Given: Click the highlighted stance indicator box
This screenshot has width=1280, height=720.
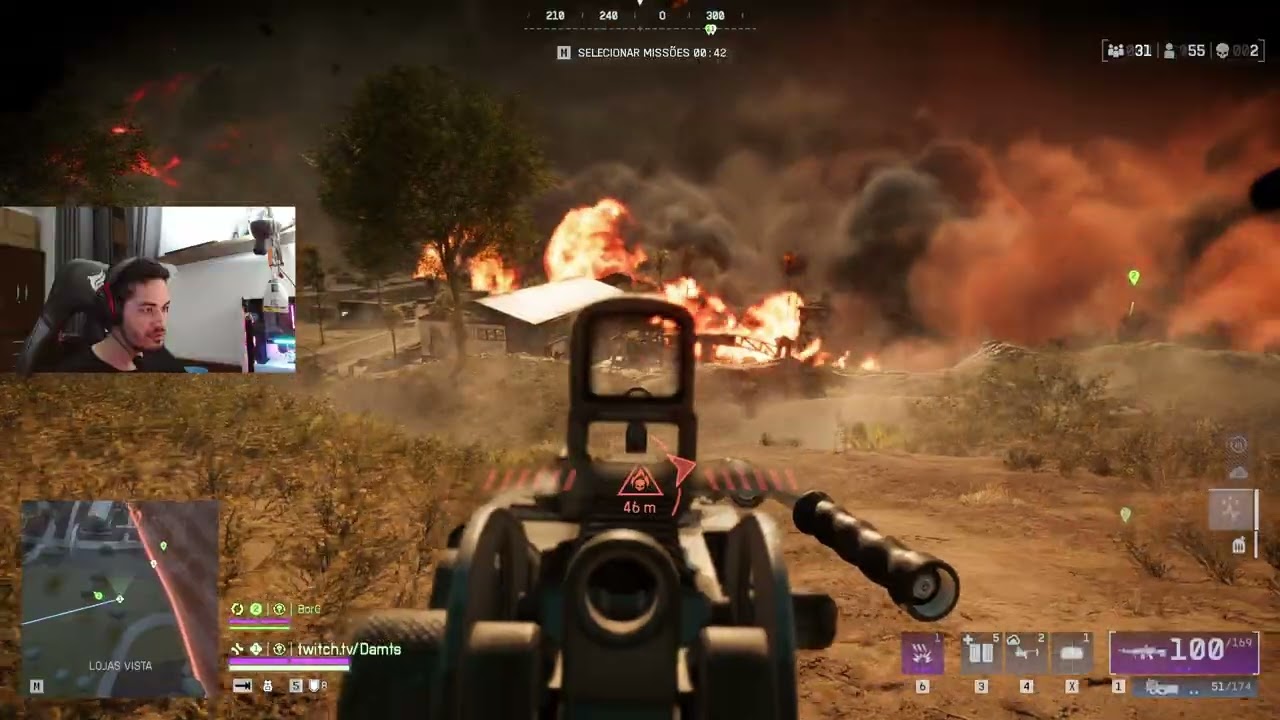Looking at the screenshot, I should tap(1230, 509).
